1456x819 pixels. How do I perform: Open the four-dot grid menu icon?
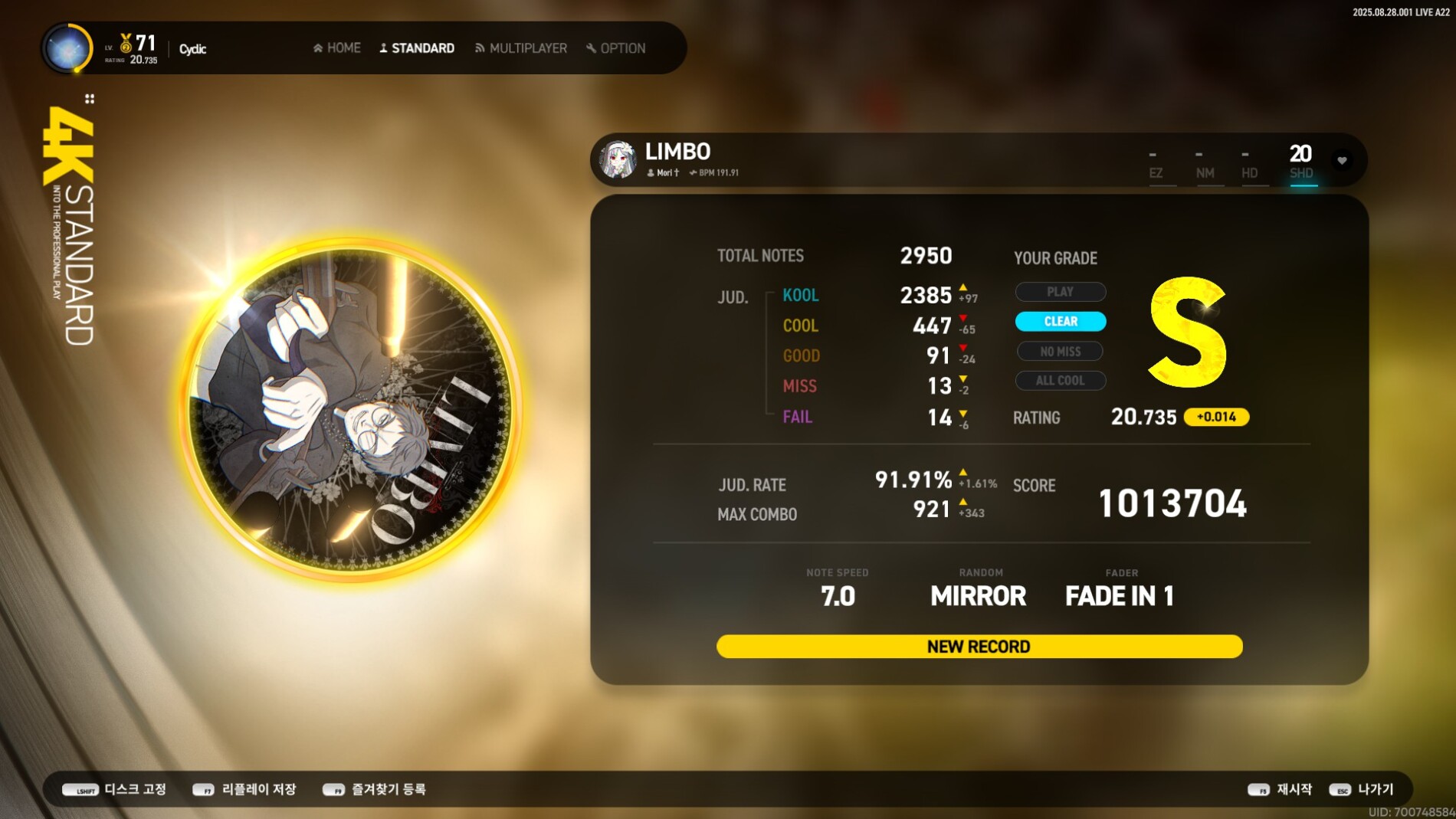point(90,99)
